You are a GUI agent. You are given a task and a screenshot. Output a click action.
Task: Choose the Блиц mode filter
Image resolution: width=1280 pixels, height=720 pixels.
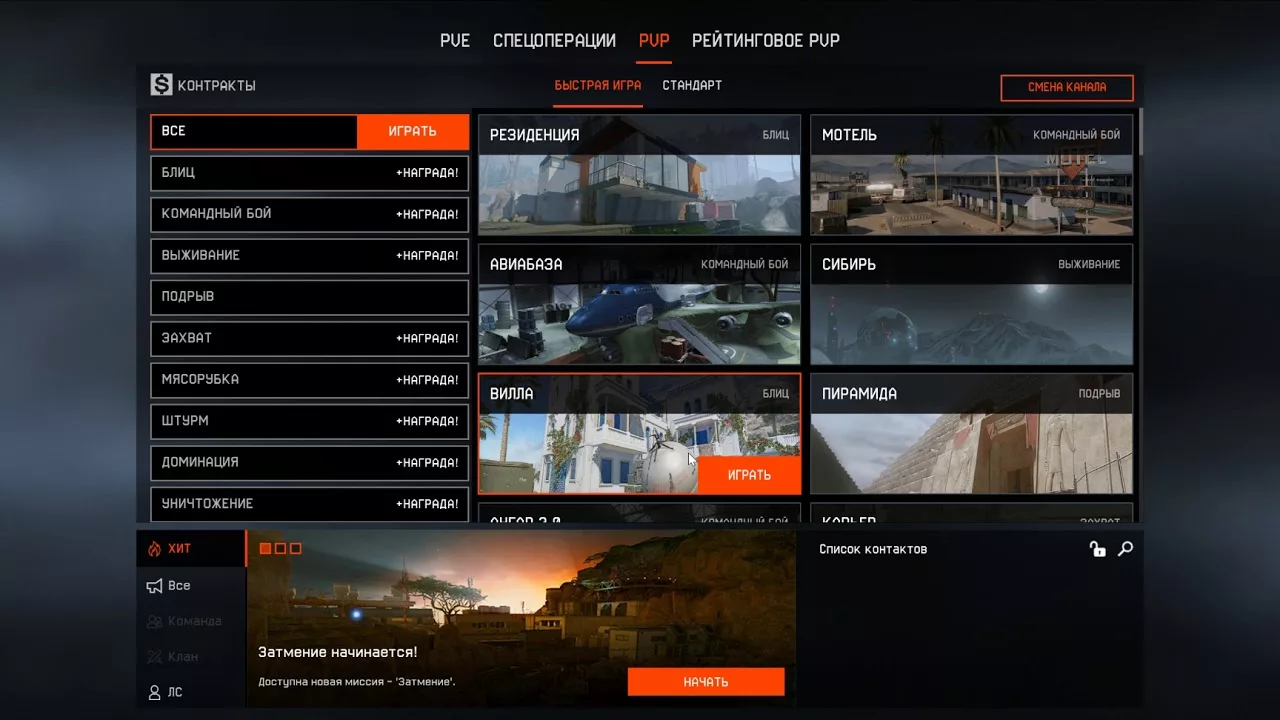coord(309,173)
